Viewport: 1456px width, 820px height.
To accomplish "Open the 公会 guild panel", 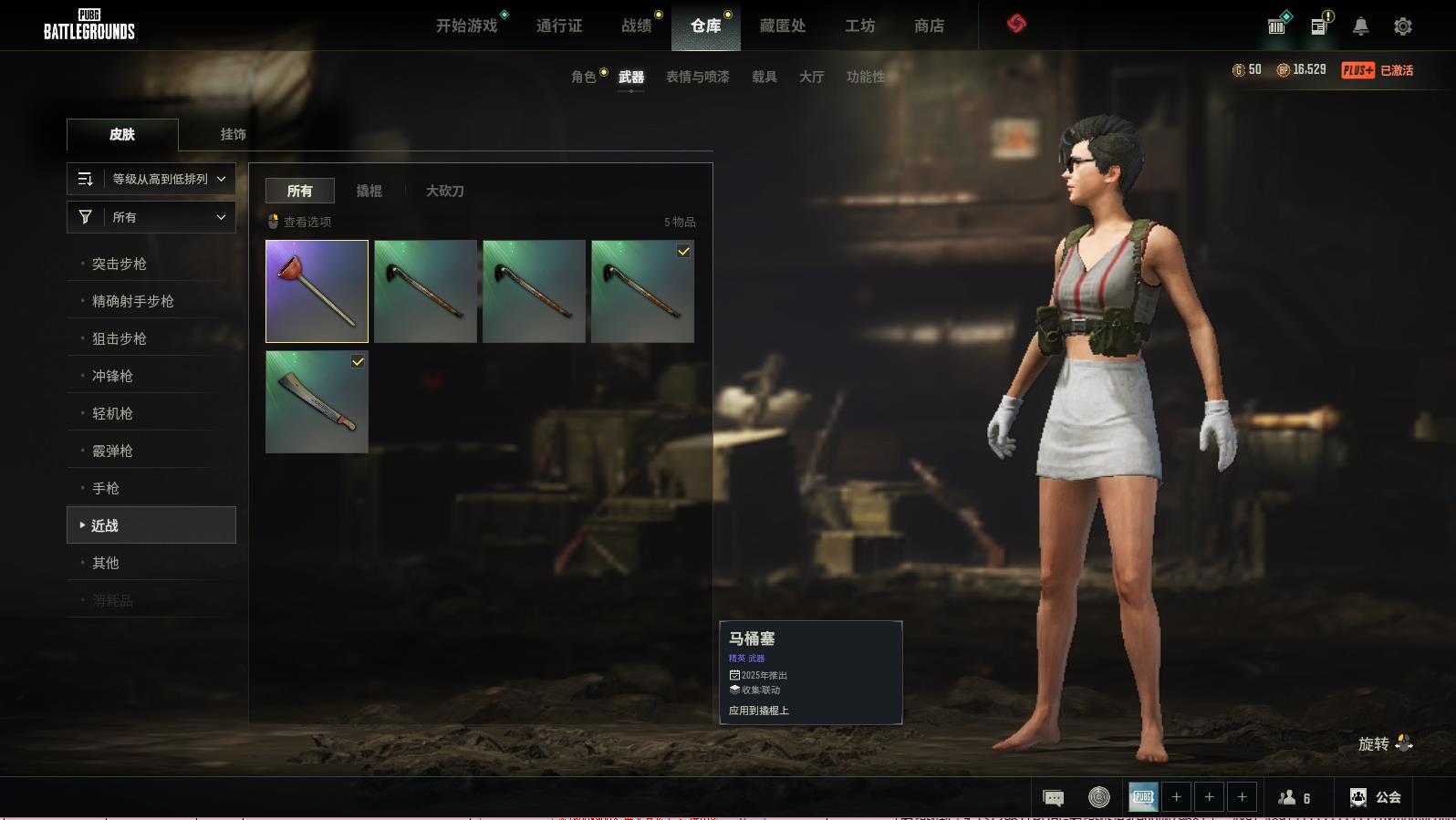I will click(x=1376, y=797).
